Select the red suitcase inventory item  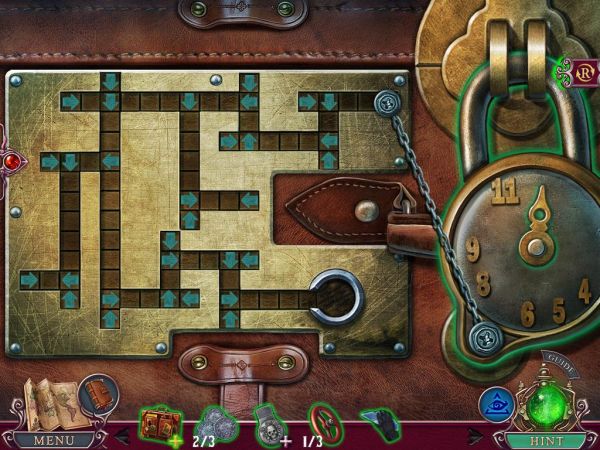tap(158, 421)
